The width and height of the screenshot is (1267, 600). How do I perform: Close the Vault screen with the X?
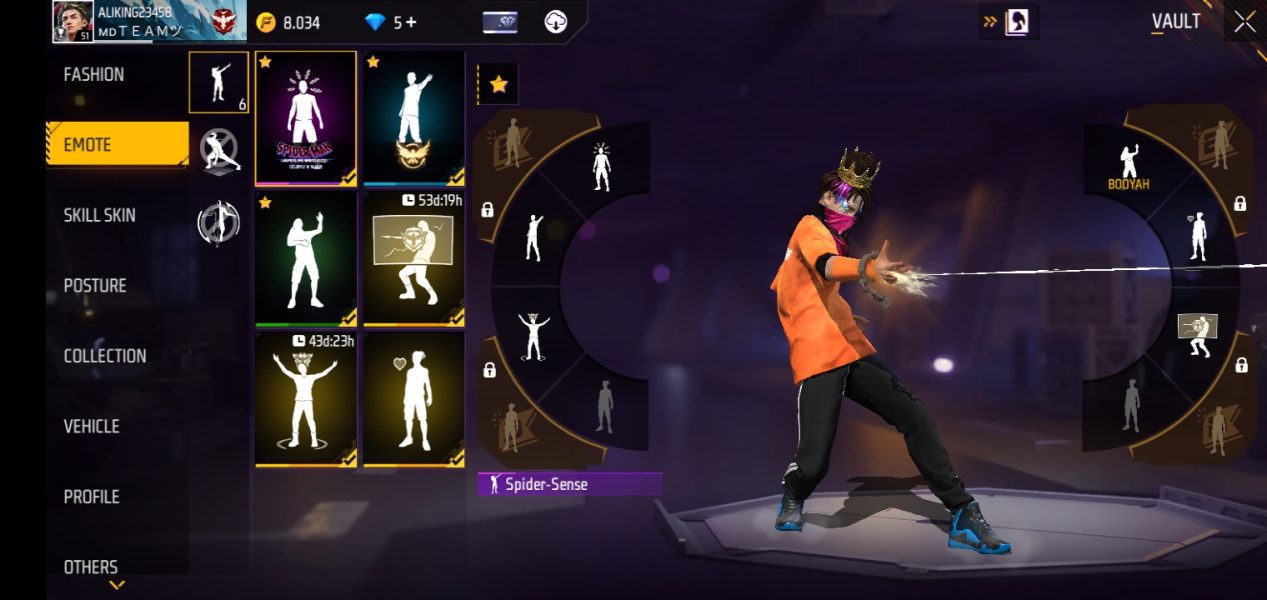(1244, 22)
